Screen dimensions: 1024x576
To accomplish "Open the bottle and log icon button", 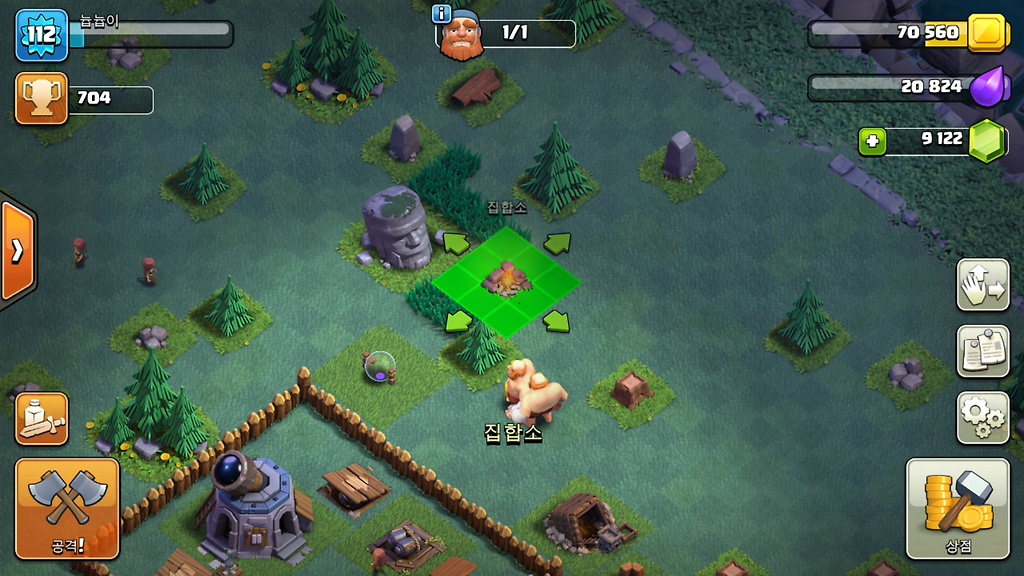I will click(x=42, y=418).
